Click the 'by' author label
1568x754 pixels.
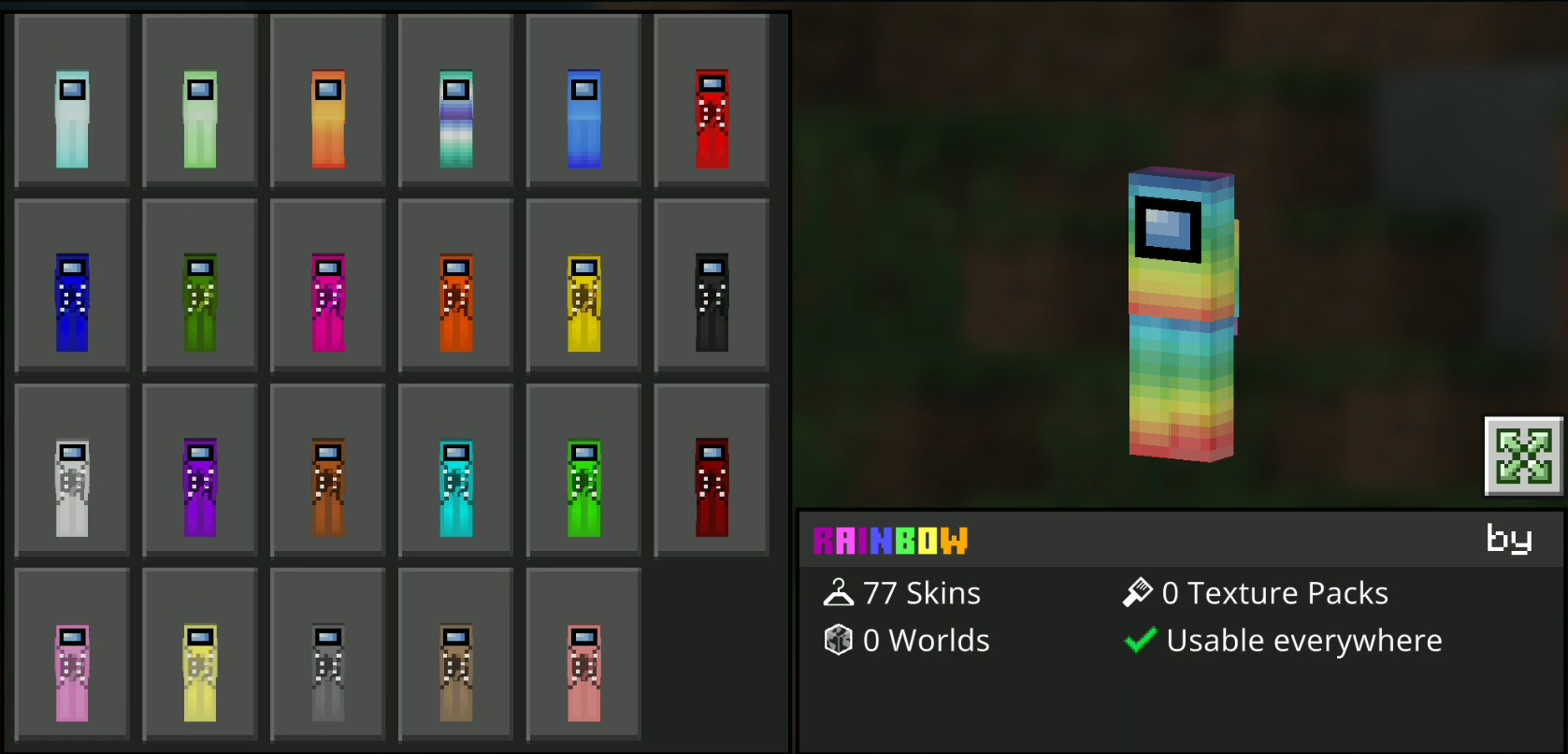[1509, 539]
